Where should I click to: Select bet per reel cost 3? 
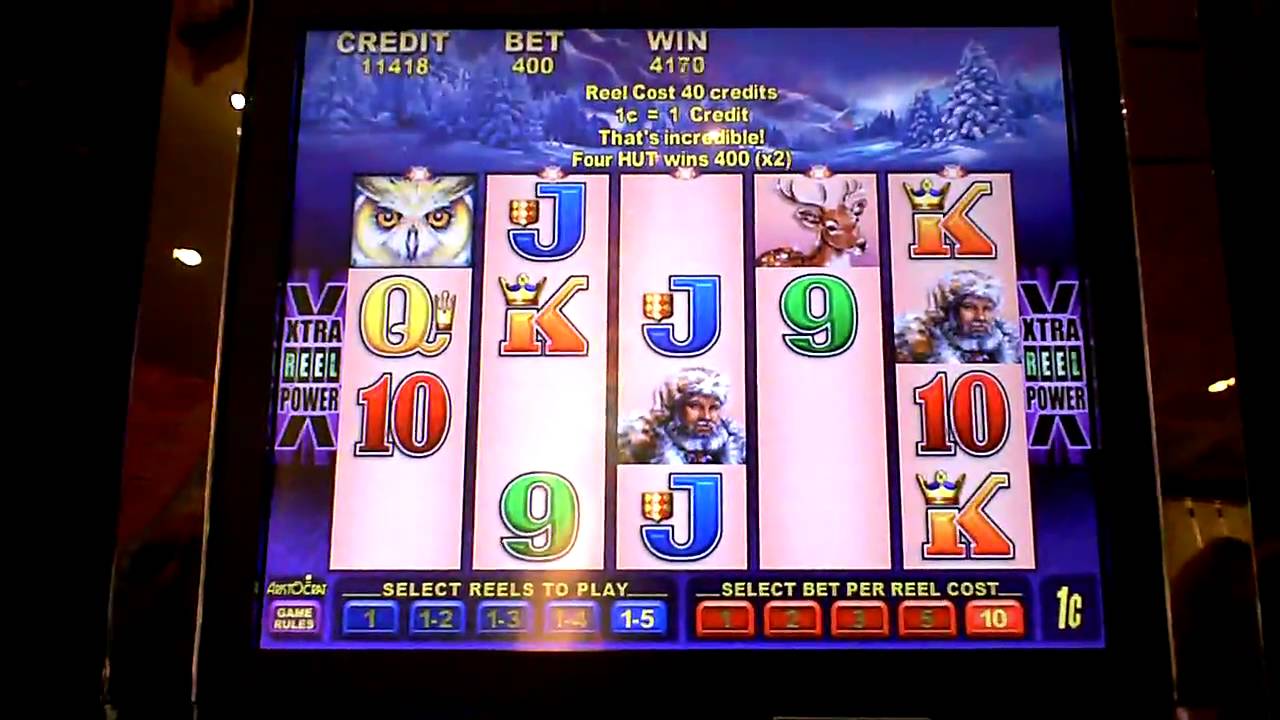tap(859, 619)
